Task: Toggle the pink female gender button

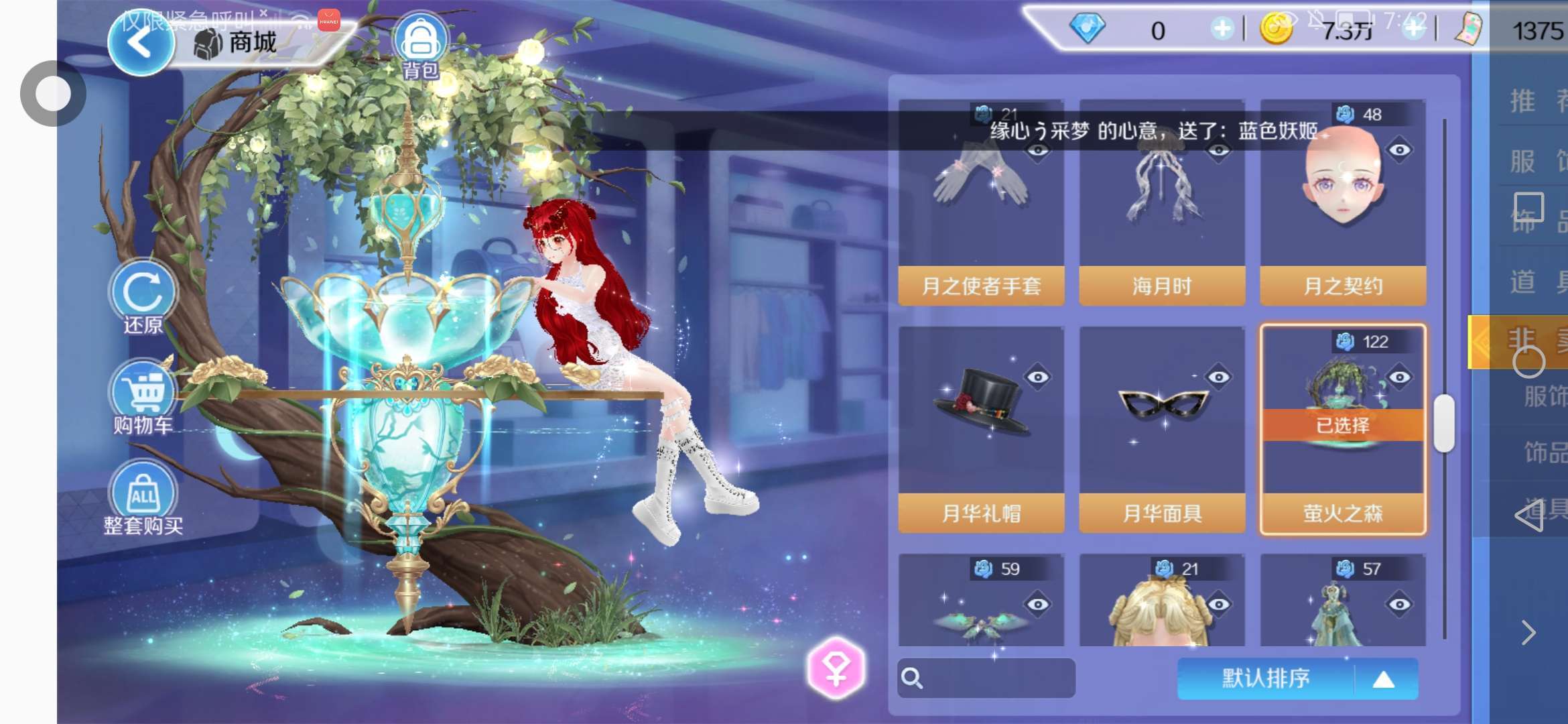Action: (x=836, y=668)
